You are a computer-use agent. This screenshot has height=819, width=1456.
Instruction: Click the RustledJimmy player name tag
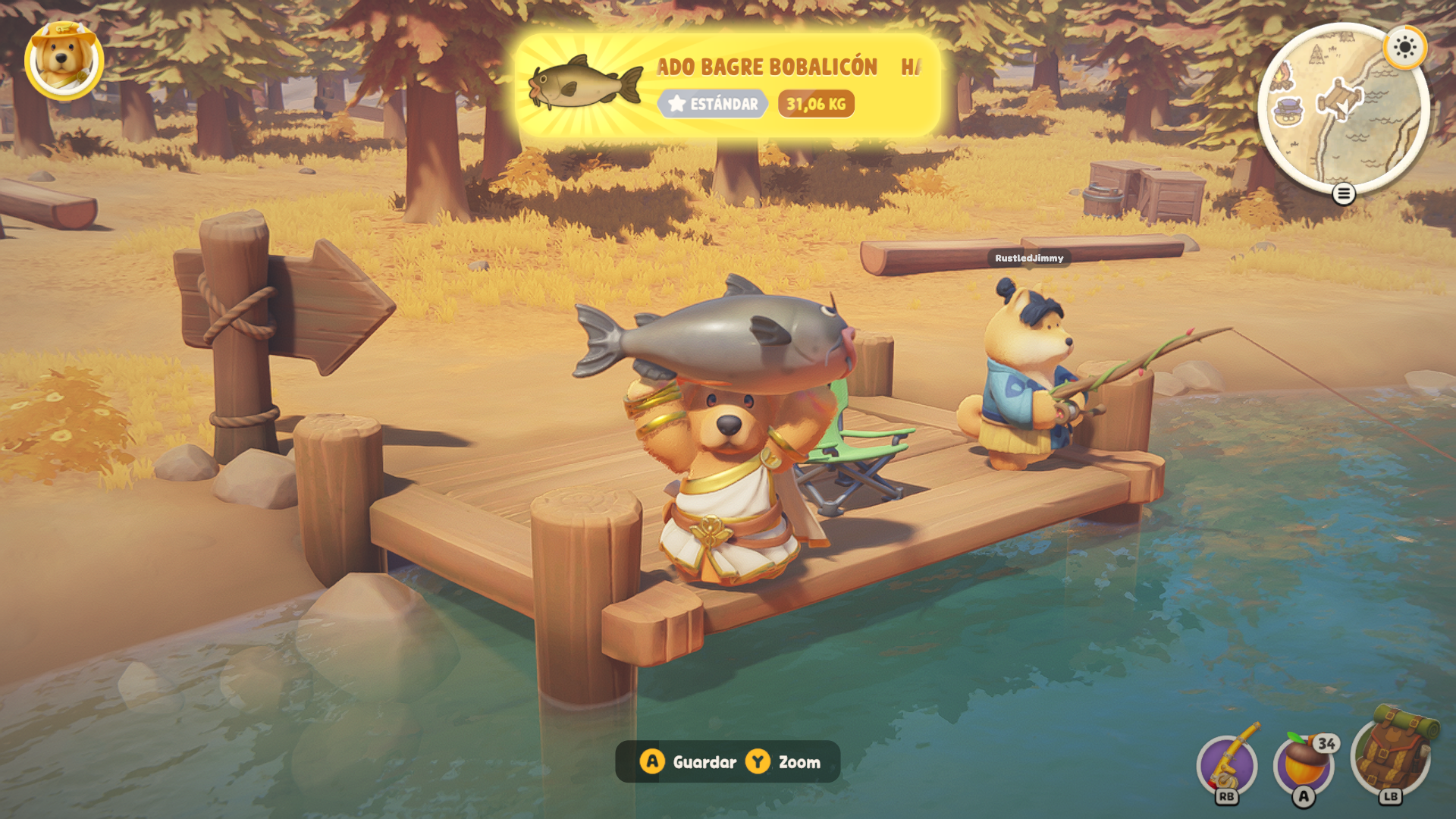pyautogui.click(x=1029, y=259)
